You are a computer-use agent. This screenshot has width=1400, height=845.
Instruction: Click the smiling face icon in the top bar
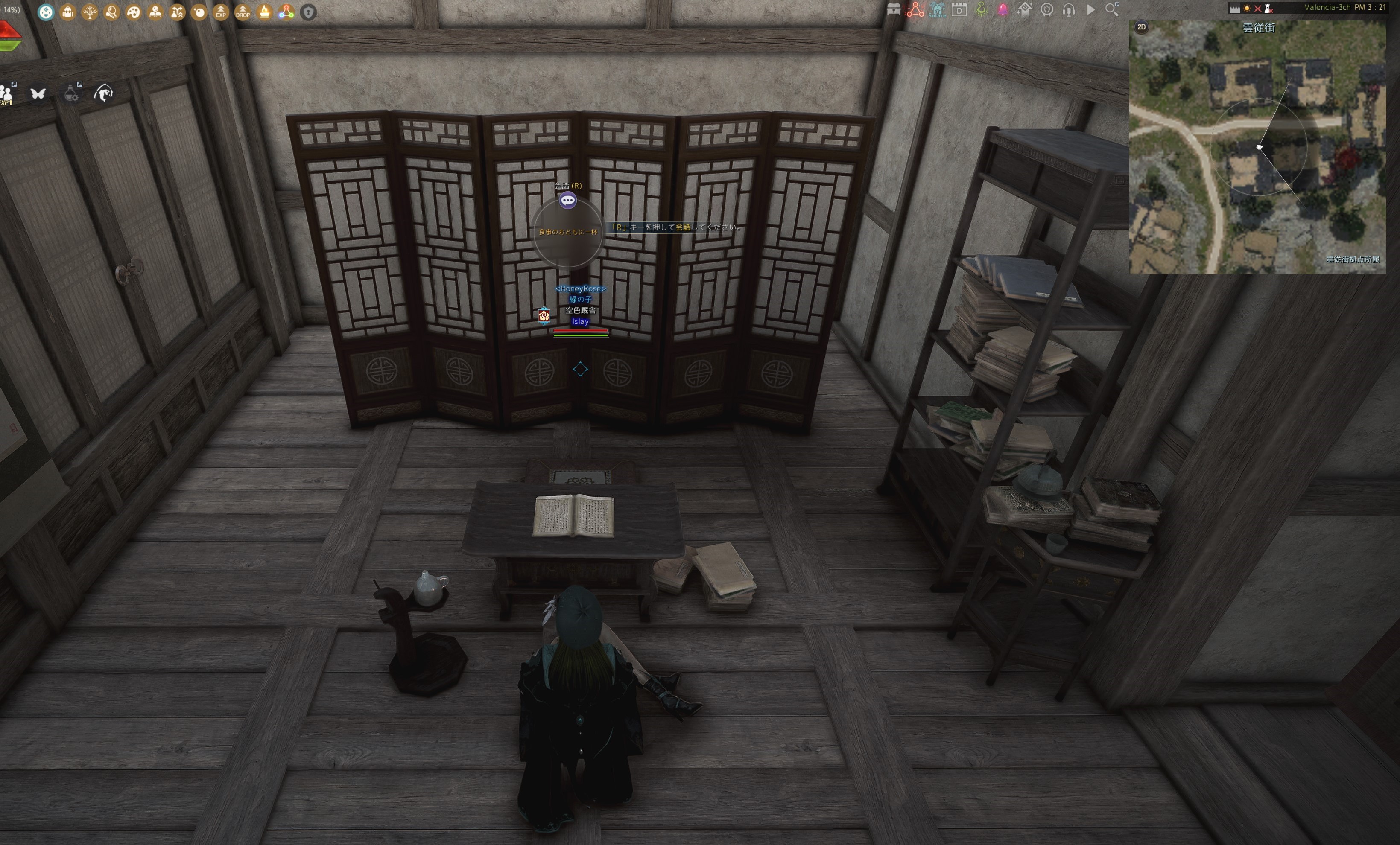46,12
